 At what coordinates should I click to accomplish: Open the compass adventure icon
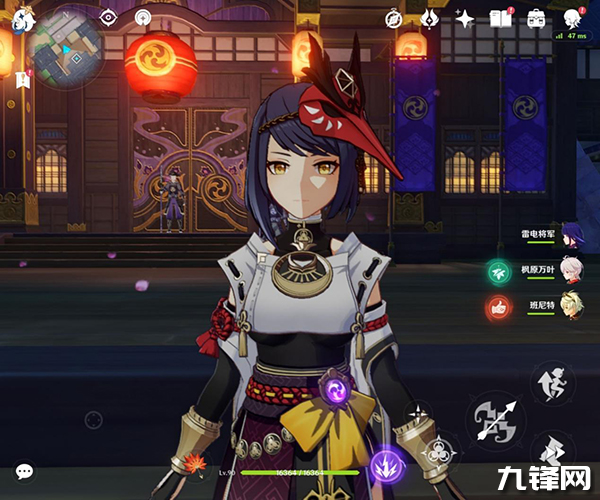(x=396, y=18)
